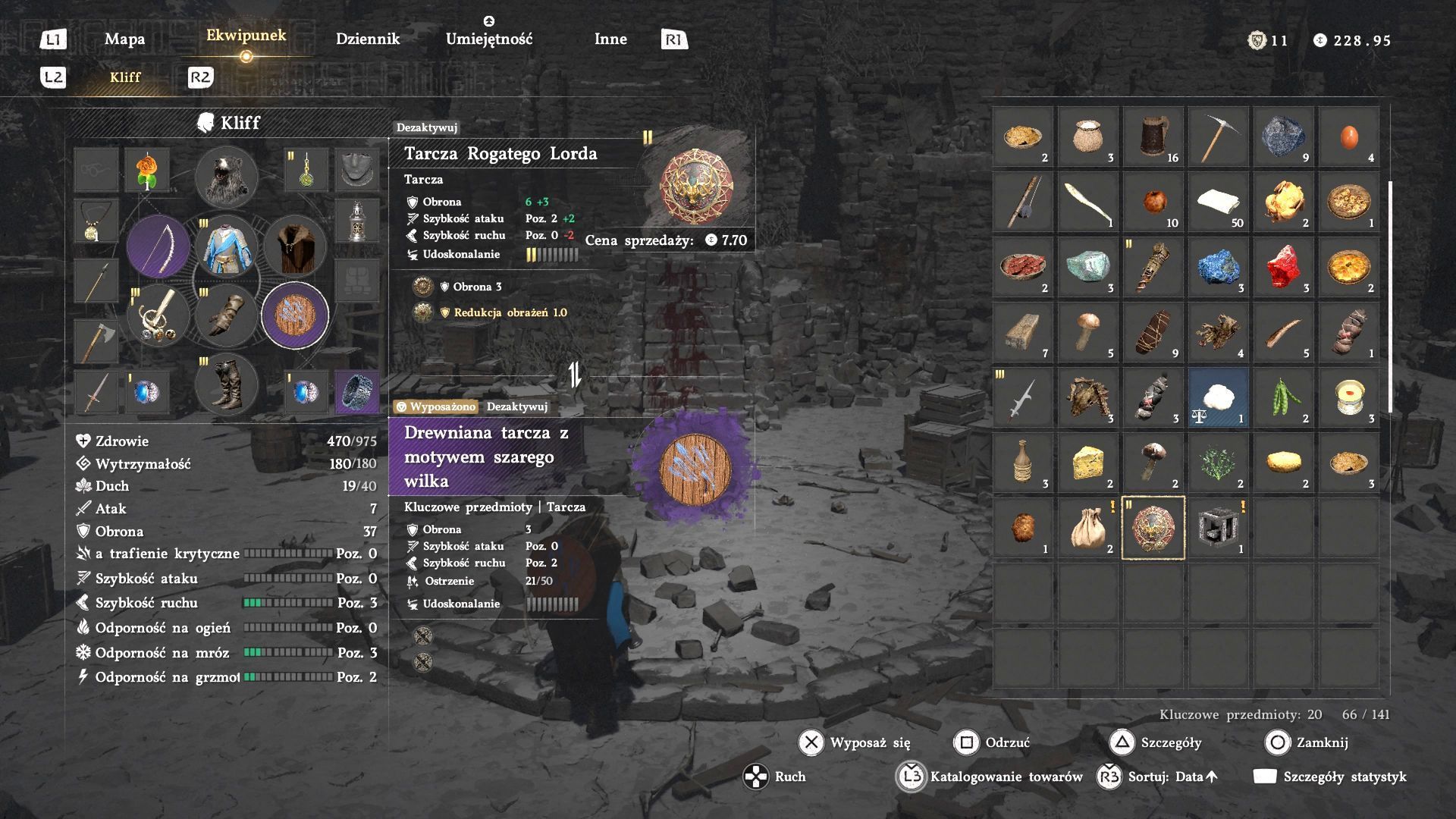
Task: Open the Umiejętność tab
Action: tap(489, 39)
